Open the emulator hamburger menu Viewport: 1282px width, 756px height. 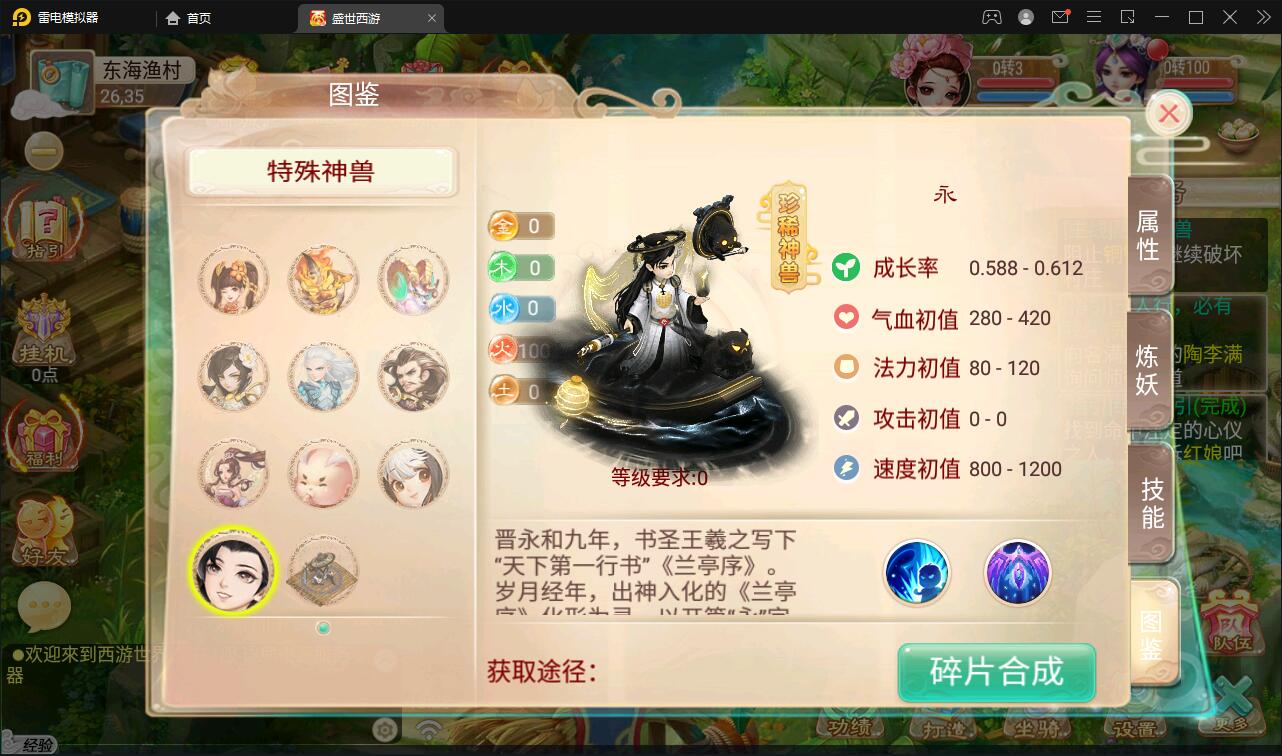pyautogui.click(x=1094, y=17)
